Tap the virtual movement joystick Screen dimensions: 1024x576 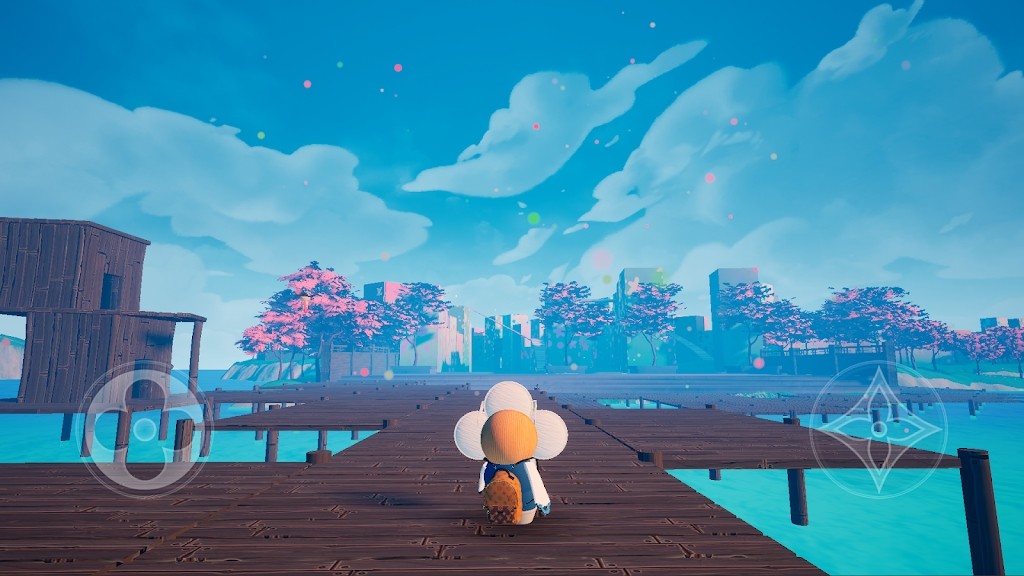(x=145, y=429)
